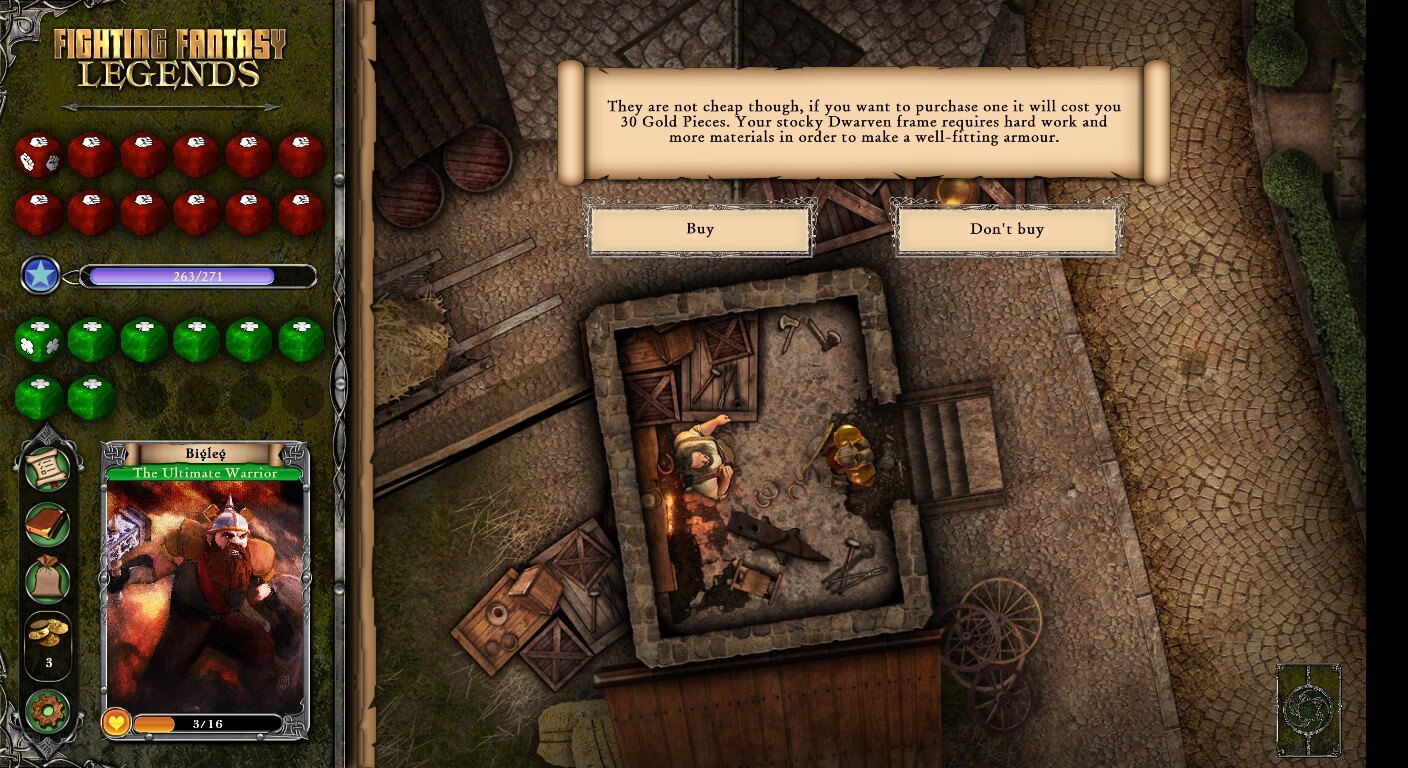Open the inventory sack
Image resolution: width=1408 pixels, height=768 pixels.
[x=47, y=578]
